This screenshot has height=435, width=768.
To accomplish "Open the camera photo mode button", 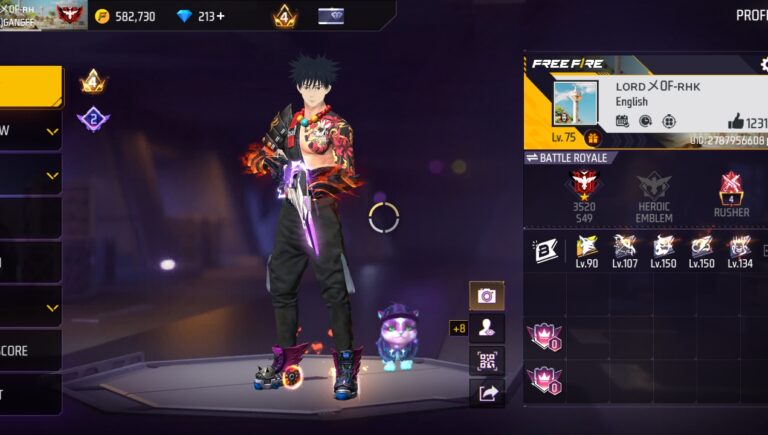I will (487, 295).
